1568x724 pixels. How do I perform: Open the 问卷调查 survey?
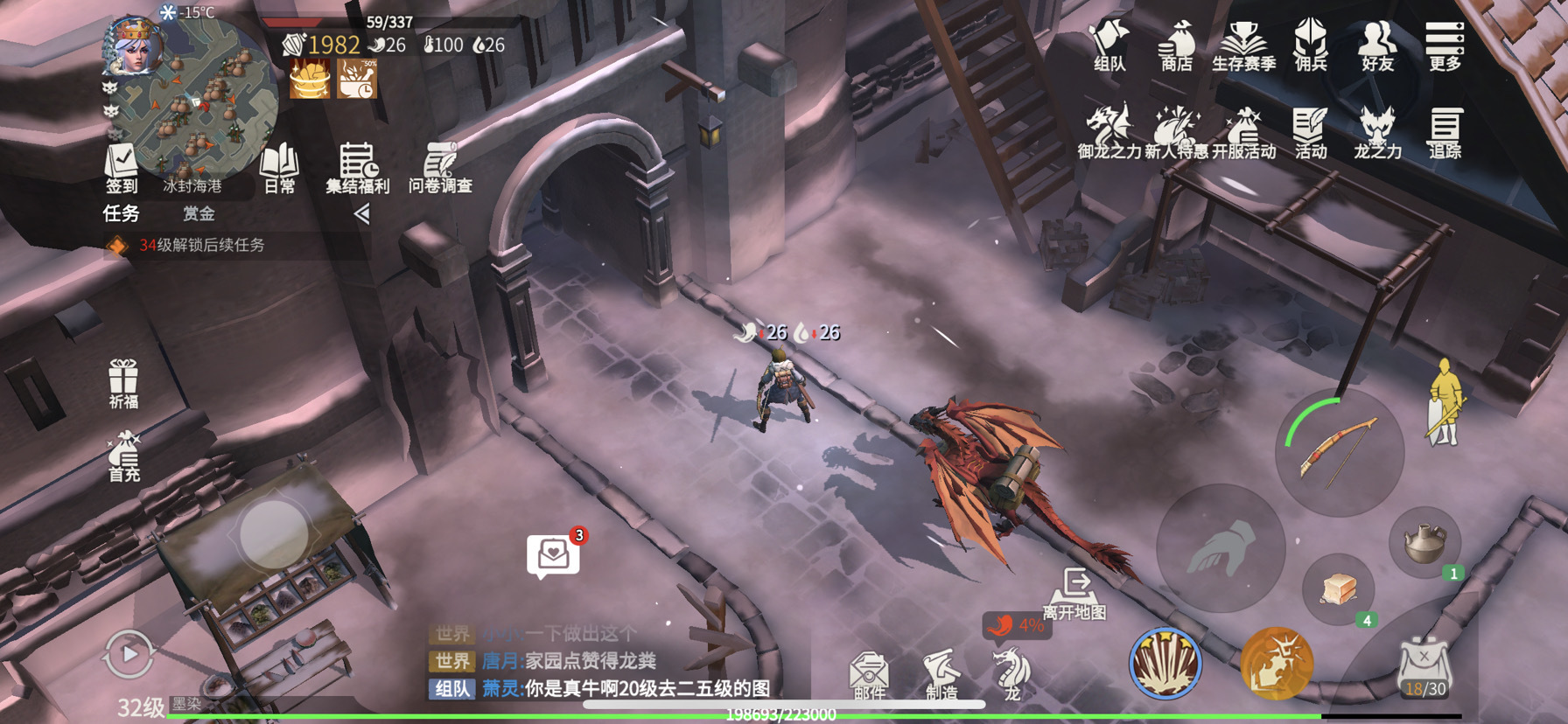click(440, 168)
